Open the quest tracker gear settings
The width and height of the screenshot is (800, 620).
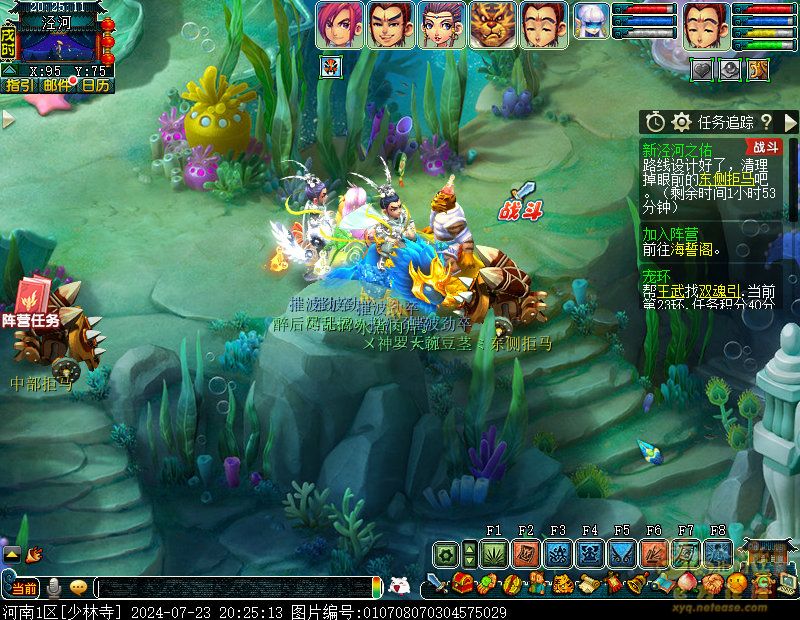pos(682,122)
